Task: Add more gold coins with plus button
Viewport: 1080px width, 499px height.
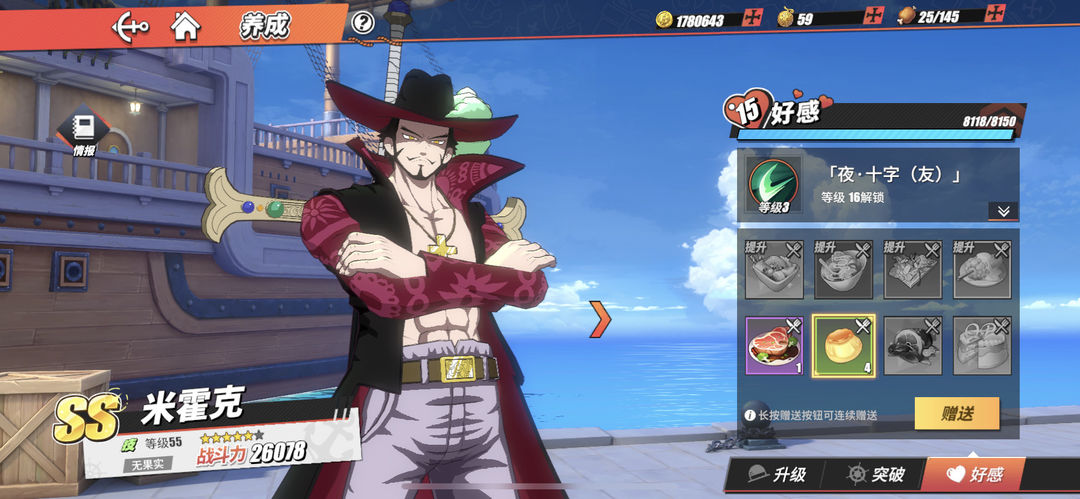Action: [x=755, y=18]
